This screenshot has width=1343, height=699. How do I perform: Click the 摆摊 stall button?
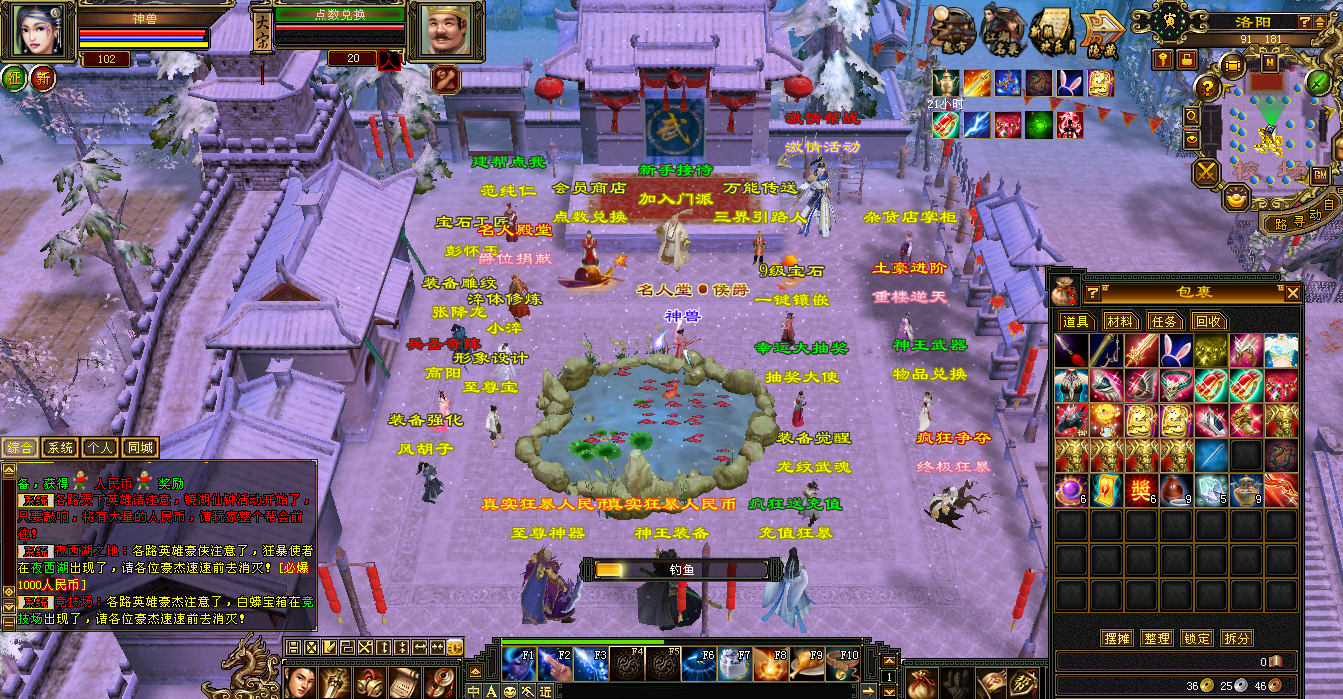[1116, 638]
